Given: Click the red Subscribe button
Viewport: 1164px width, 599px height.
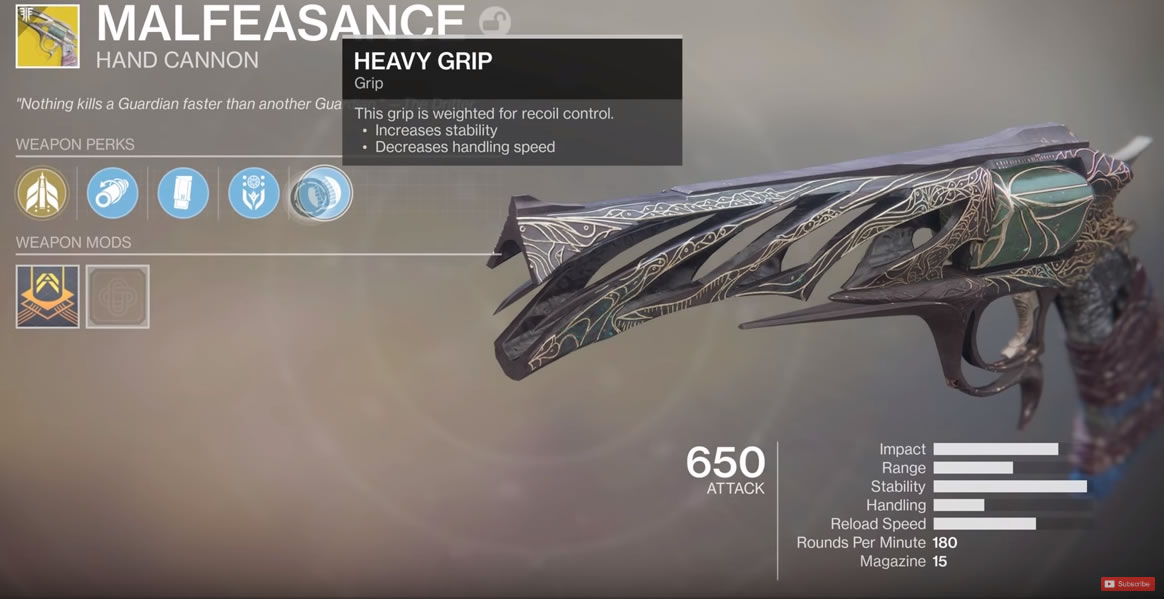Looking at the screenshot, I should (x=1127, y=584).
